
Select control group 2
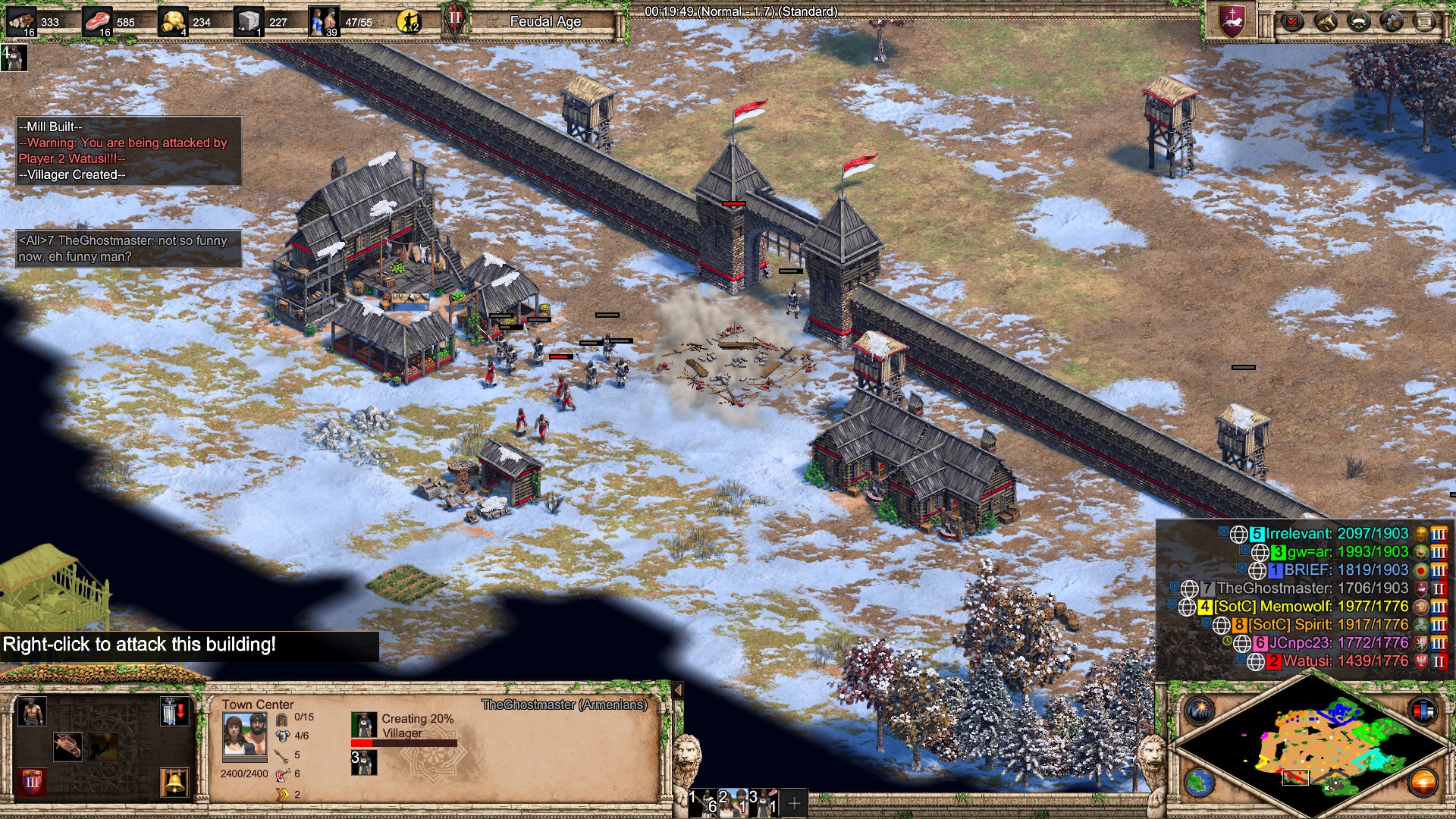pyautogui.click(x=734, y=802)
